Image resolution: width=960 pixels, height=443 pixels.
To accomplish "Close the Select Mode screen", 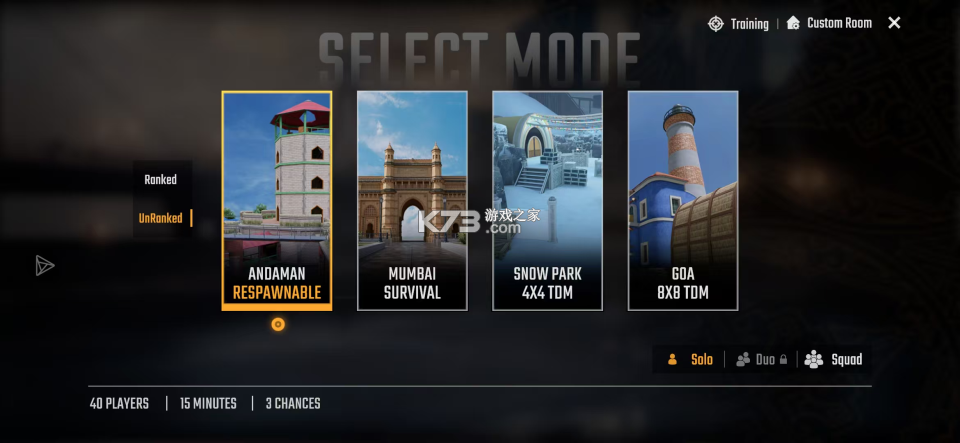I will pos(894,23).
